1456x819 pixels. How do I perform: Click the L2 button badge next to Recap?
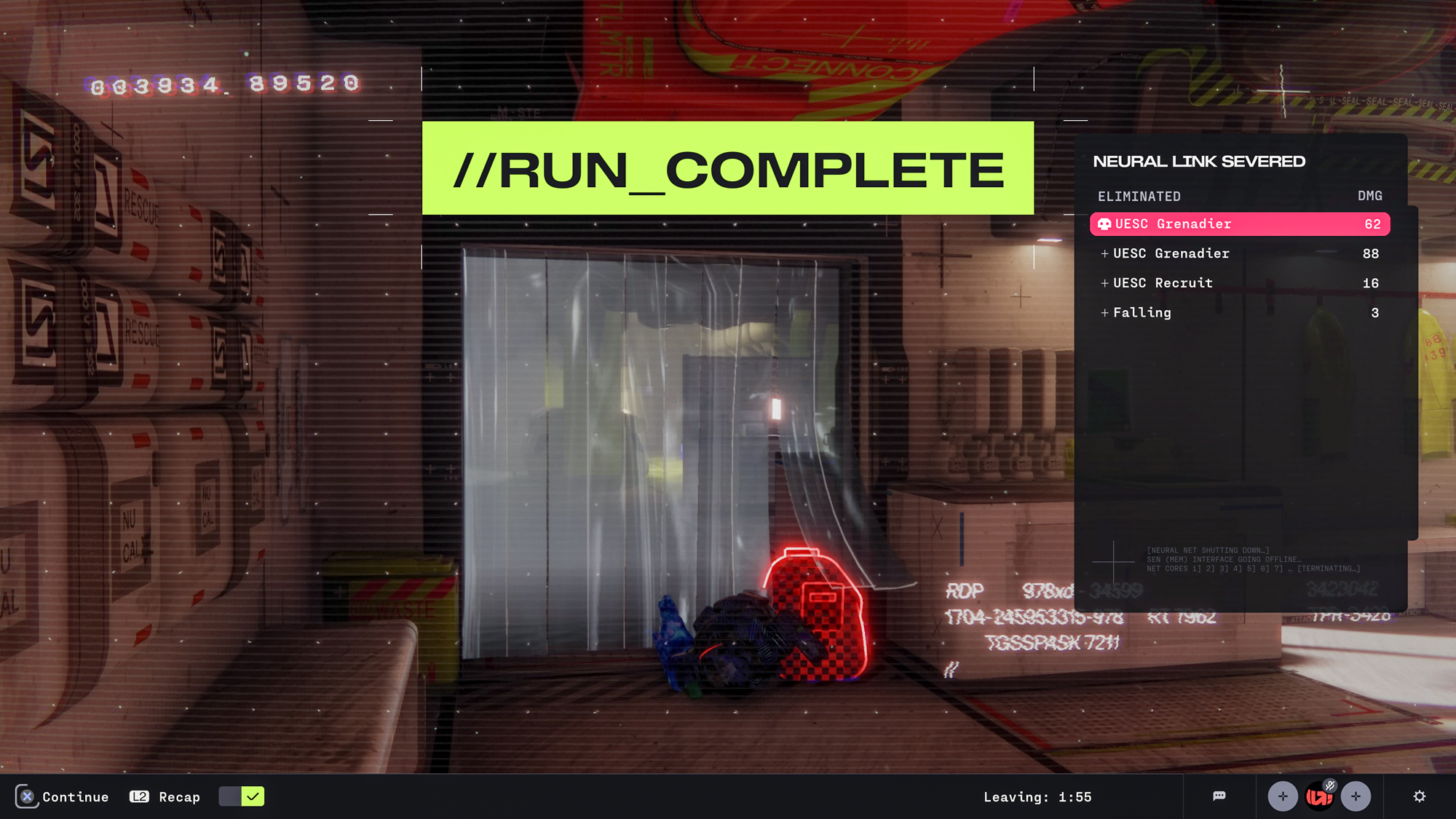click(x=138, y=796)
